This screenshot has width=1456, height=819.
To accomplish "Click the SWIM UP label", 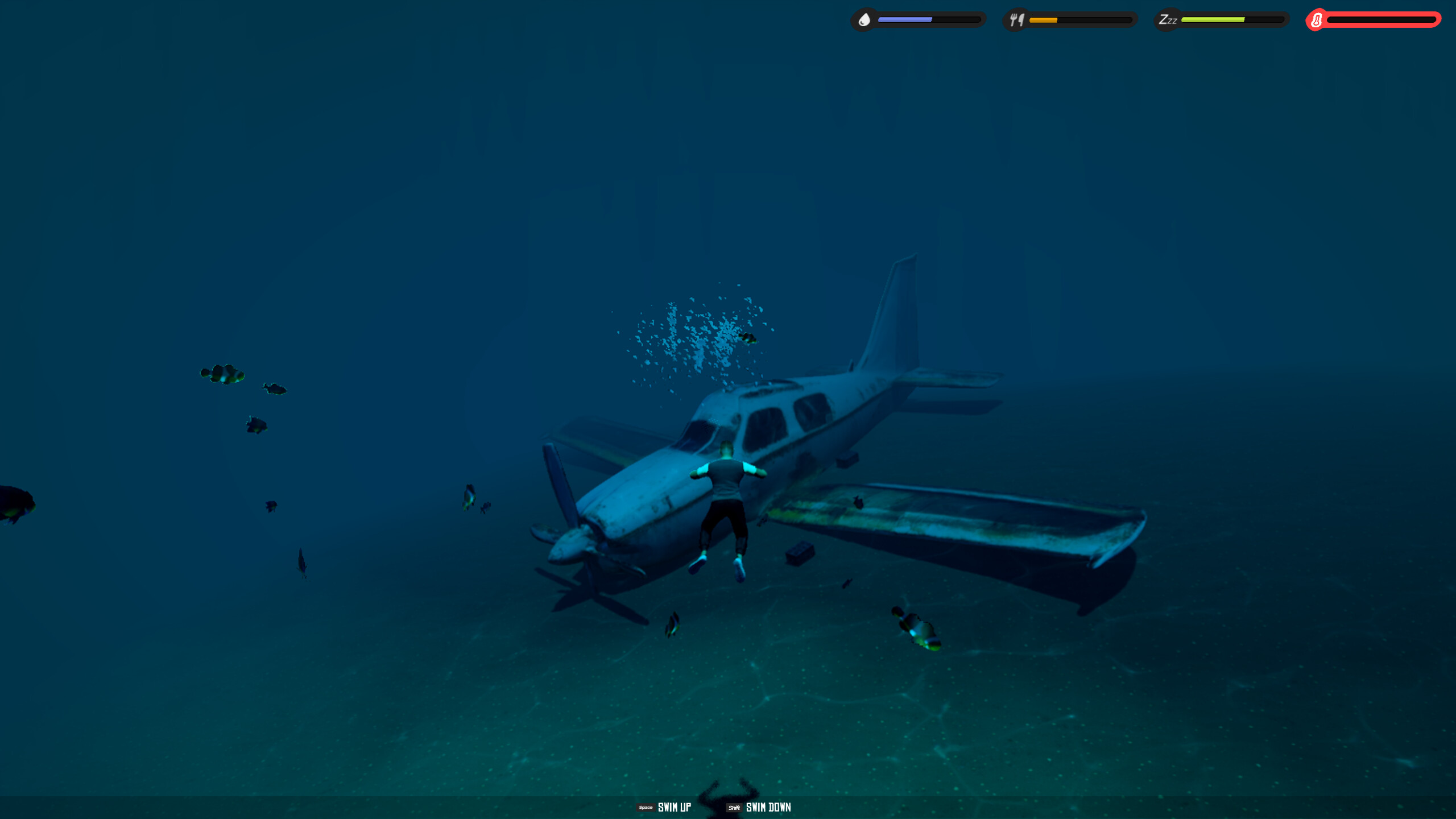I will coord(674,806).
